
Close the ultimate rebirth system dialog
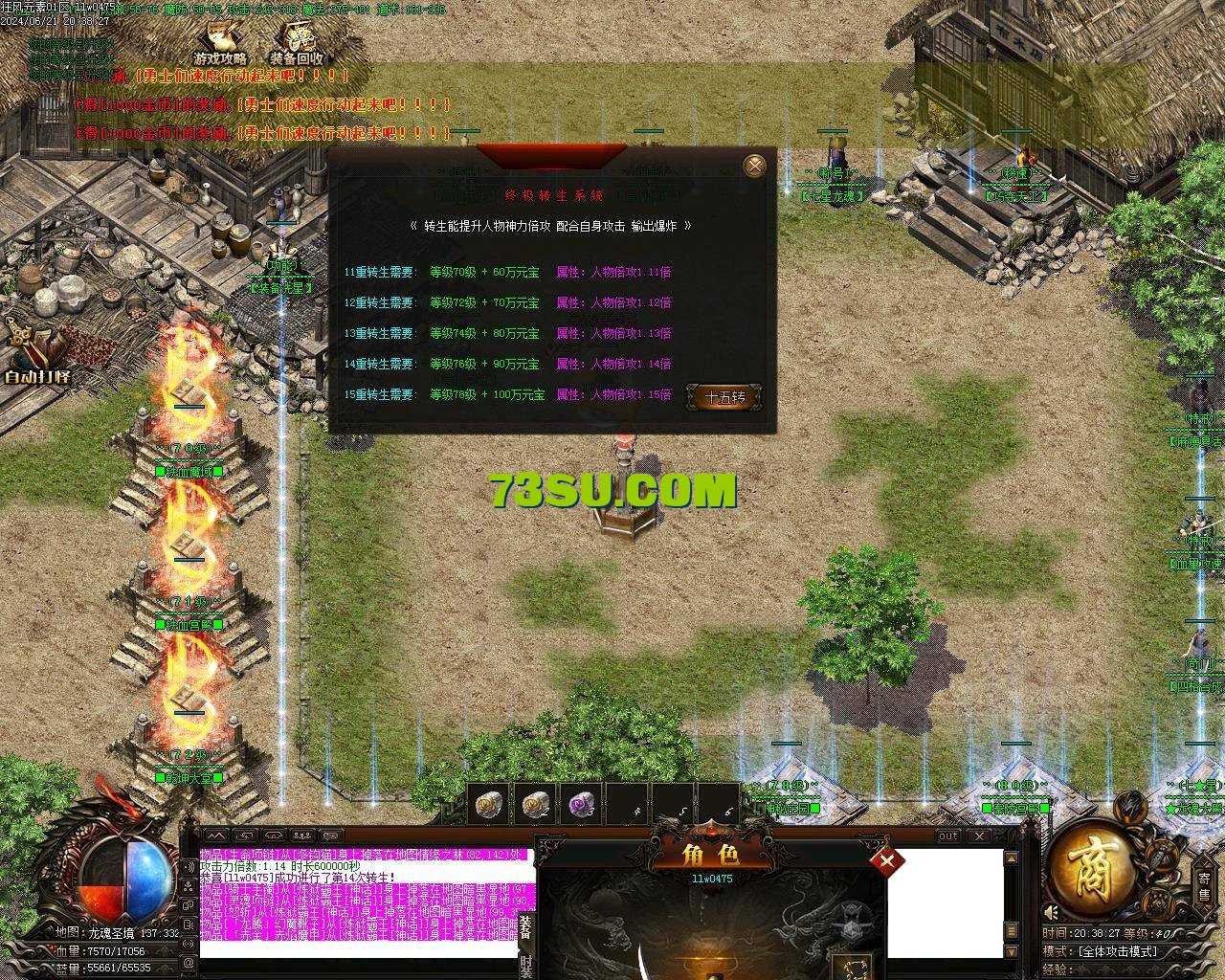(755, 166)
